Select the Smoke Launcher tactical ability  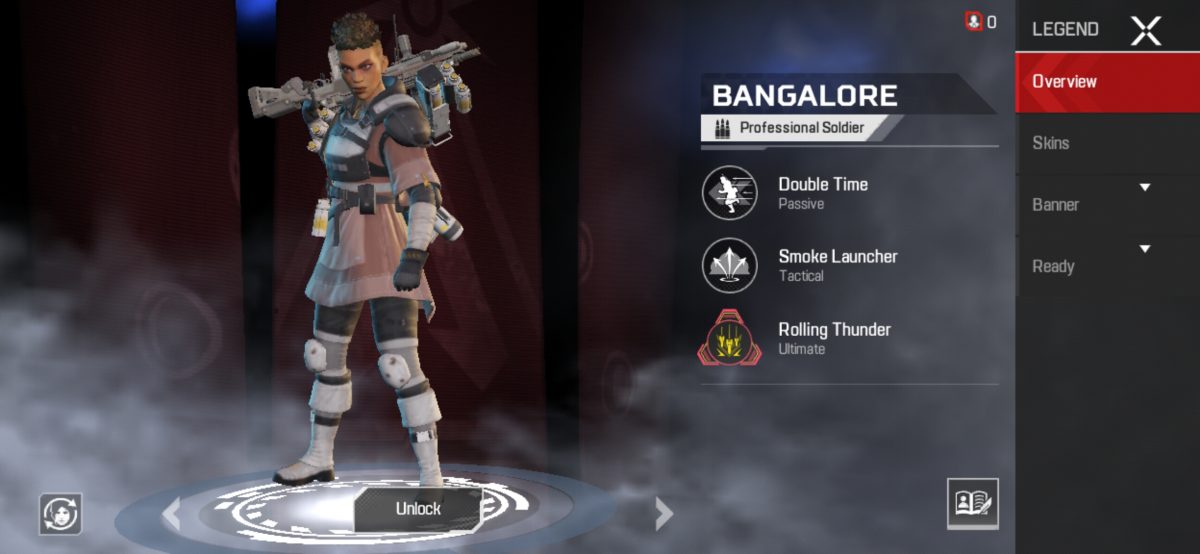click(x=730, y=265)
